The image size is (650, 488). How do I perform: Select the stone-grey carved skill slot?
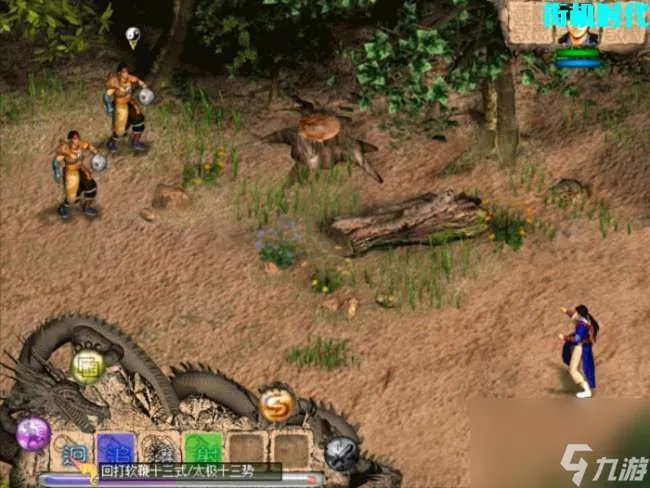158,449
